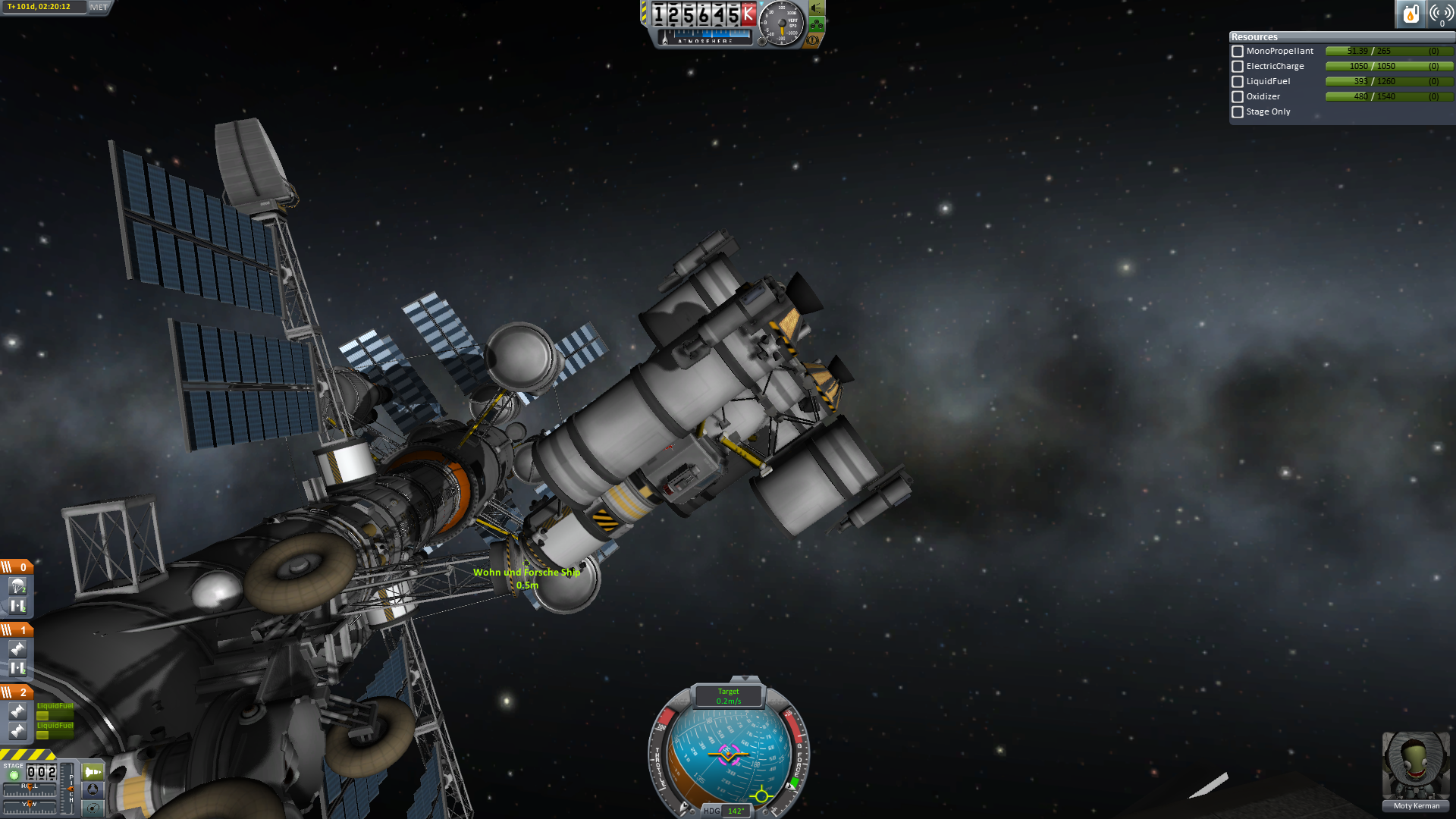Toggle the lights action button
The image size is (1456, 819).
pos(817,8)
